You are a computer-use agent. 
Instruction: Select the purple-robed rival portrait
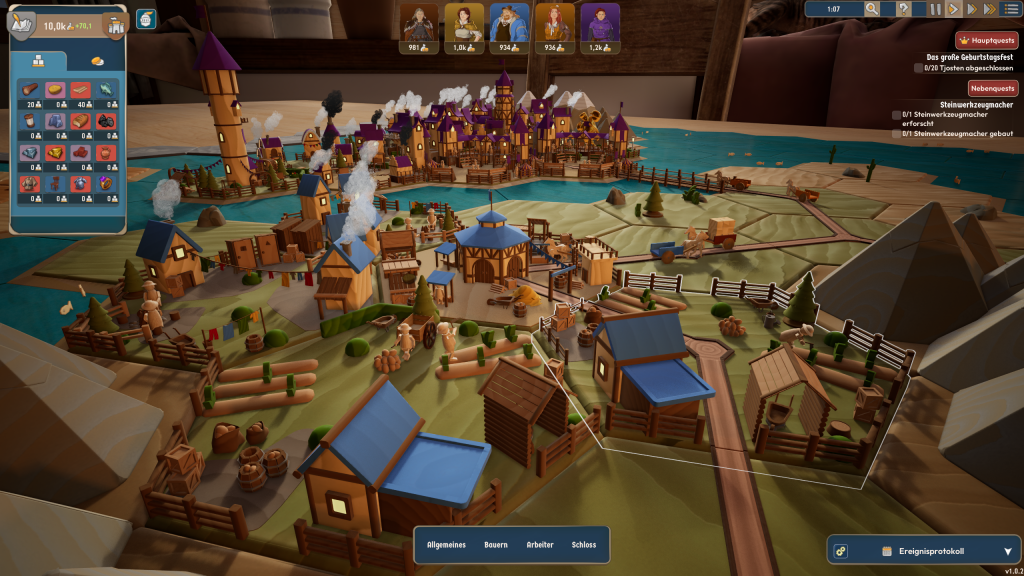point(601,22)
